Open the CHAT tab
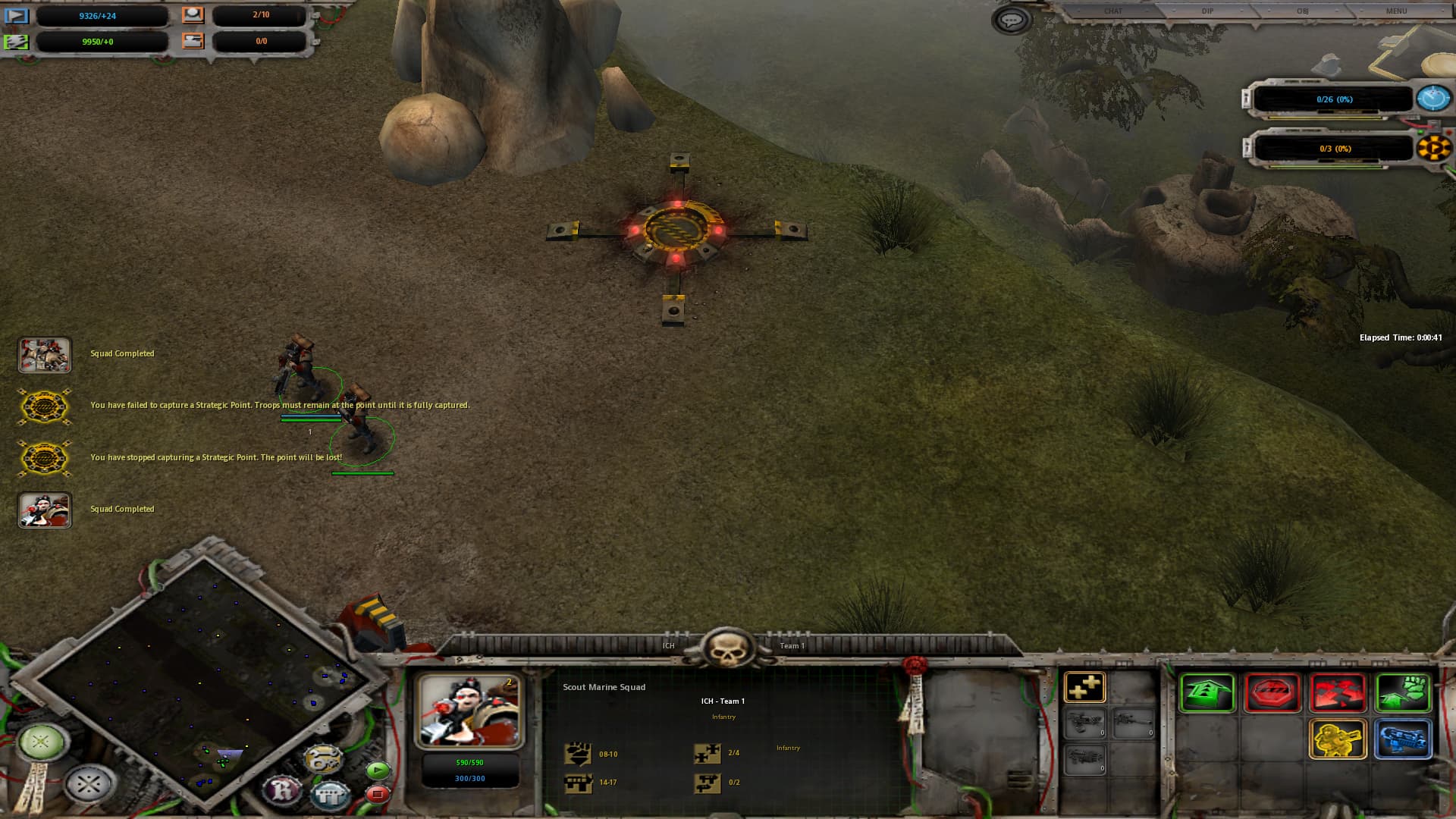The image size is (1456, 819). point(1112,11)
